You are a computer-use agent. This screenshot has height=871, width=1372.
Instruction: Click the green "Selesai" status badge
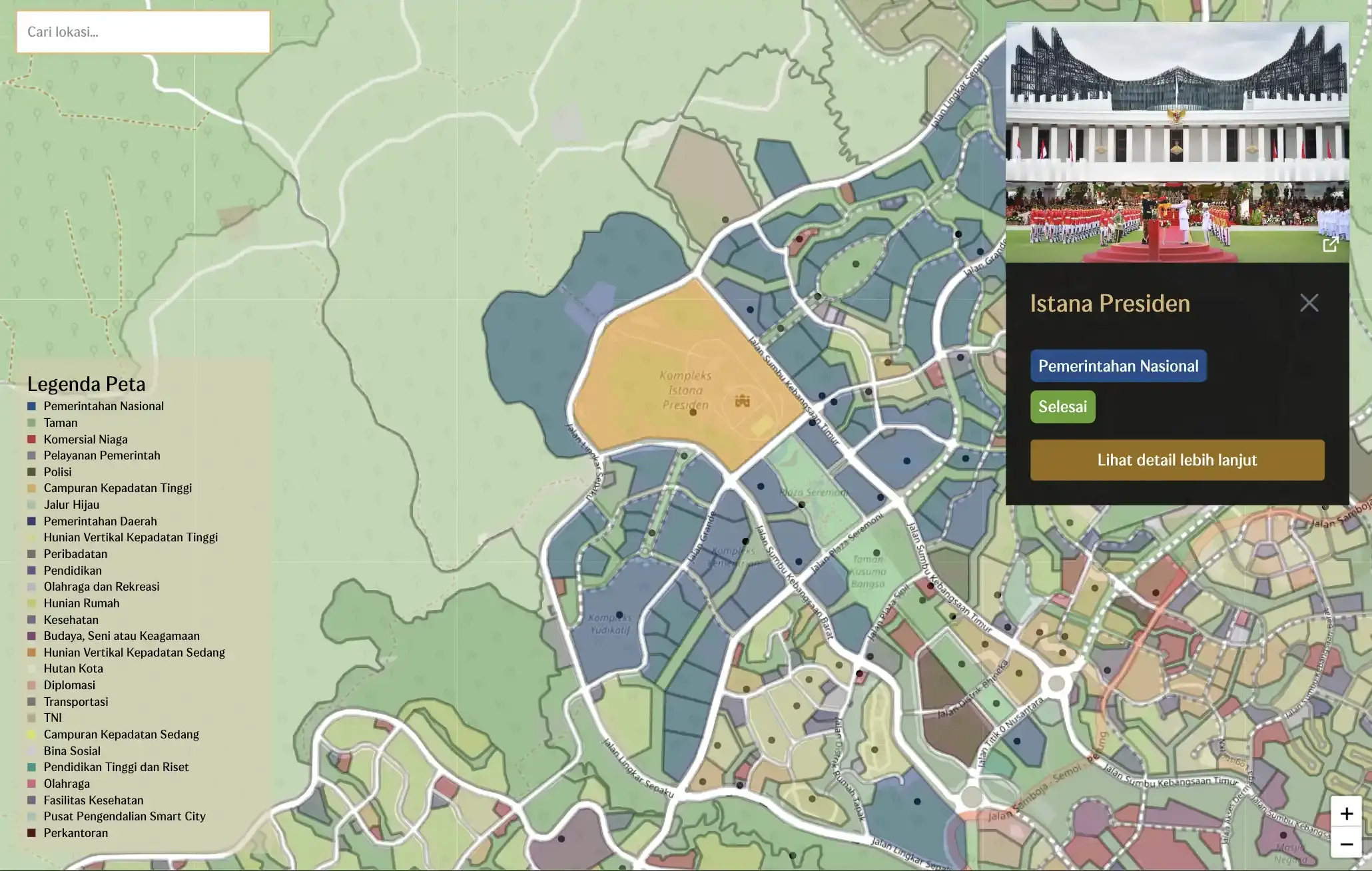pos(1062,407)
